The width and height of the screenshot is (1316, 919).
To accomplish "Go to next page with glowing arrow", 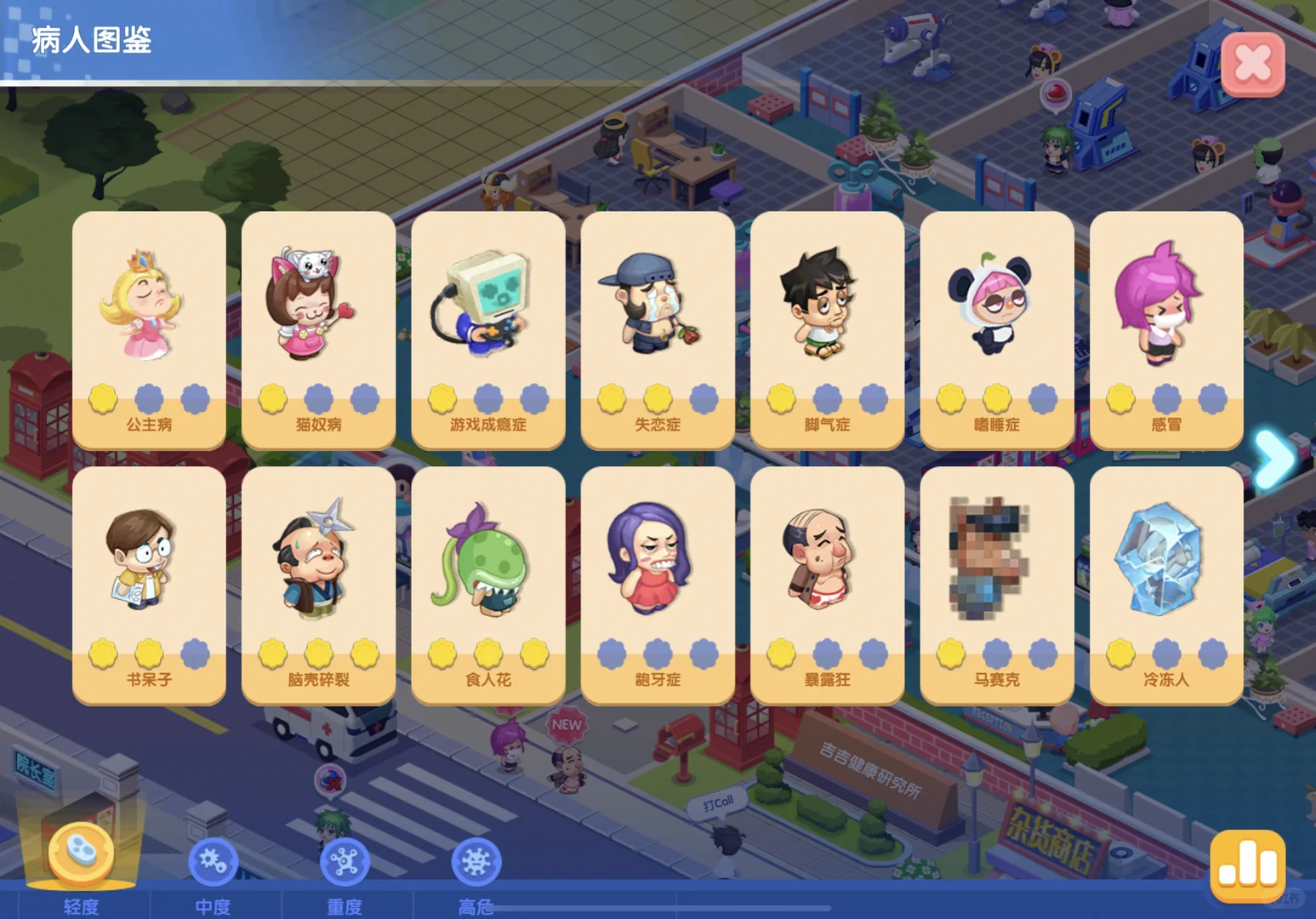I will (1274, 459).
